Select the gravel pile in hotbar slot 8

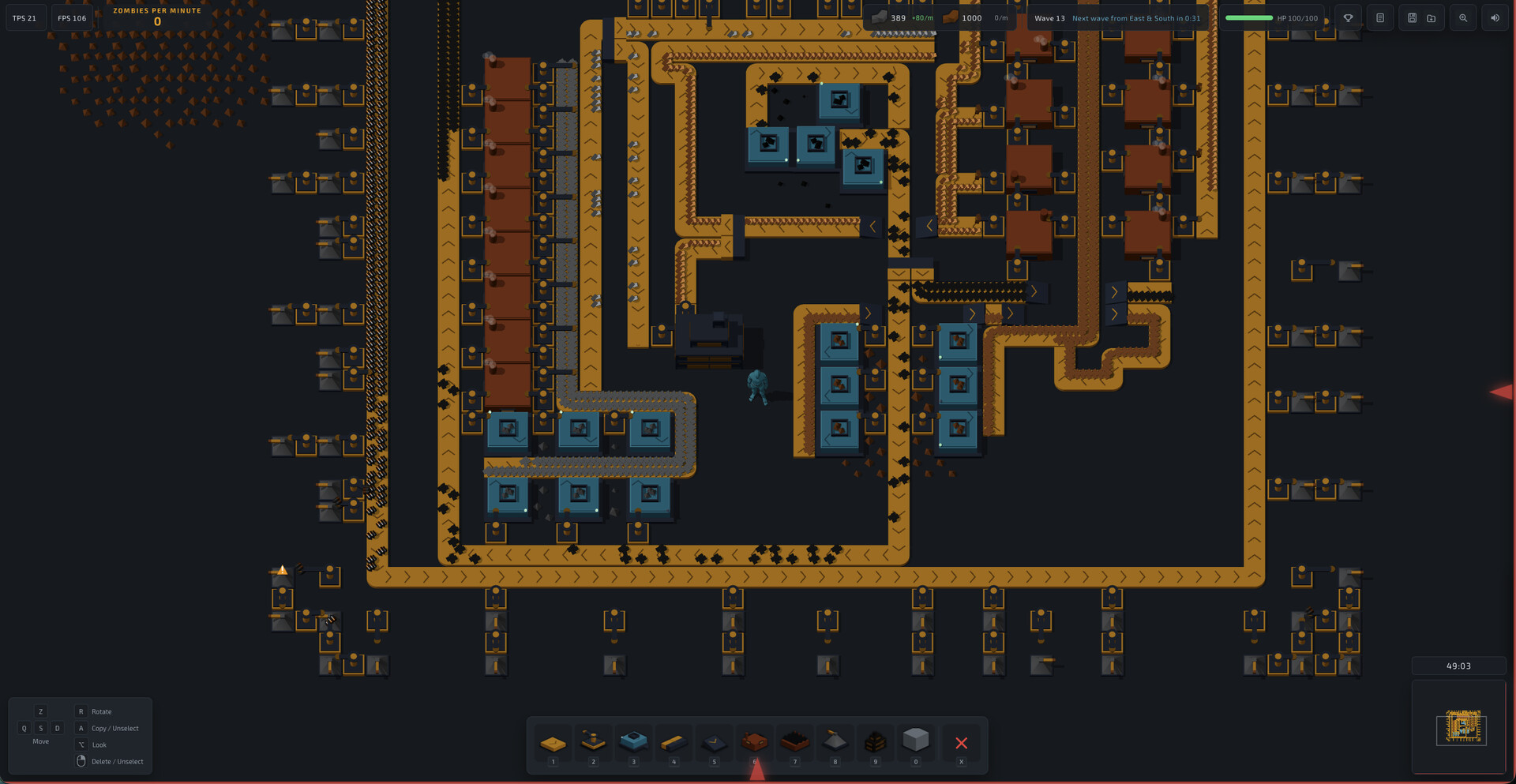[835, 742]
